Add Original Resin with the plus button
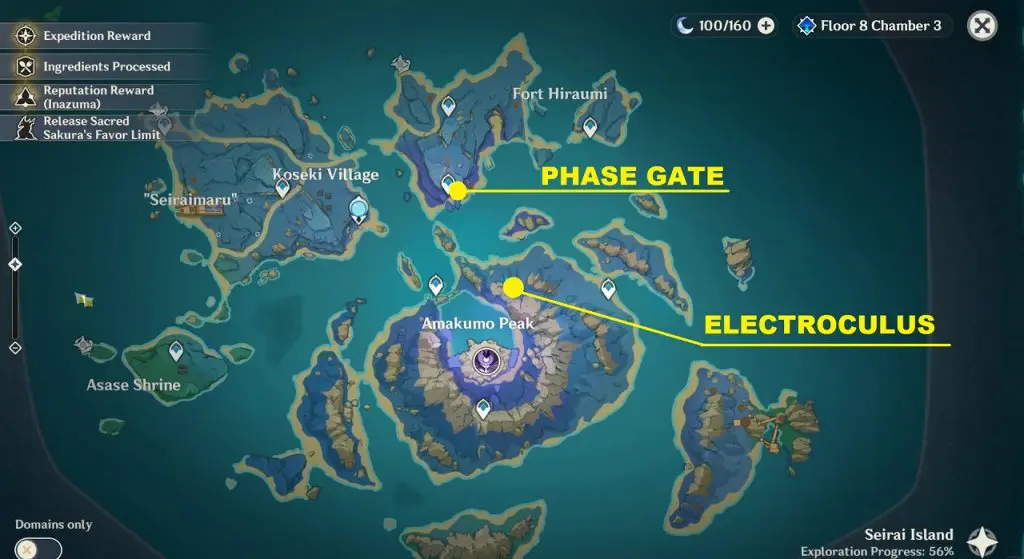1024x559 pixels. click(x=766, y=26)
